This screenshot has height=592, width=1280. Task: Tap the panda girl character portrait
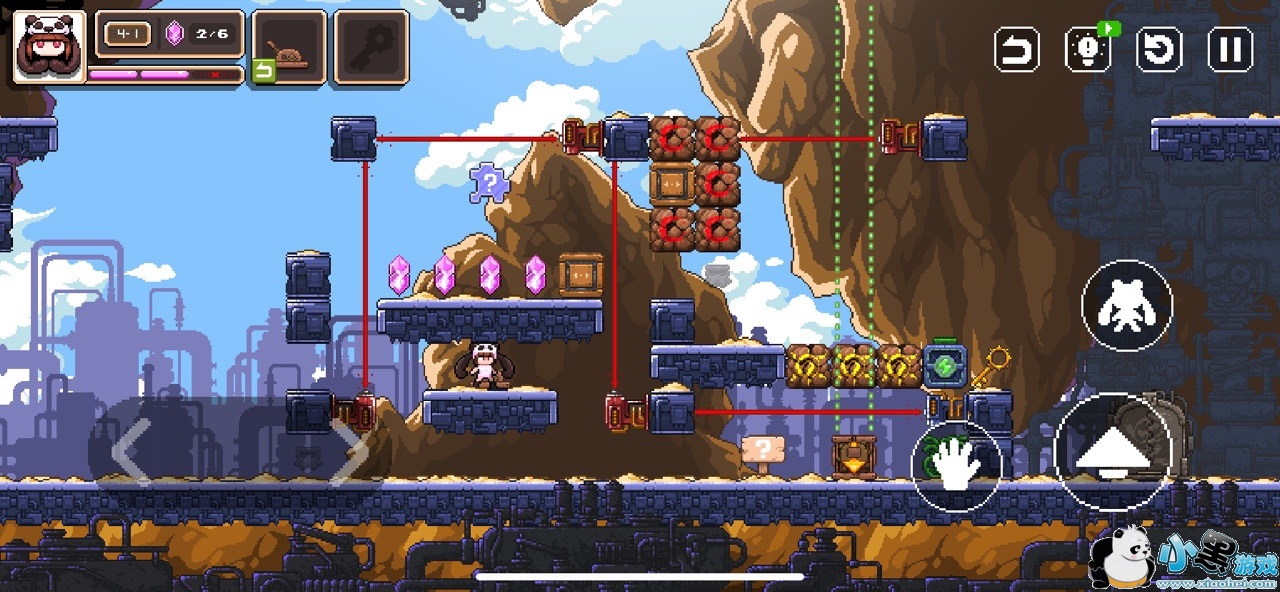(x=49, y=47)
